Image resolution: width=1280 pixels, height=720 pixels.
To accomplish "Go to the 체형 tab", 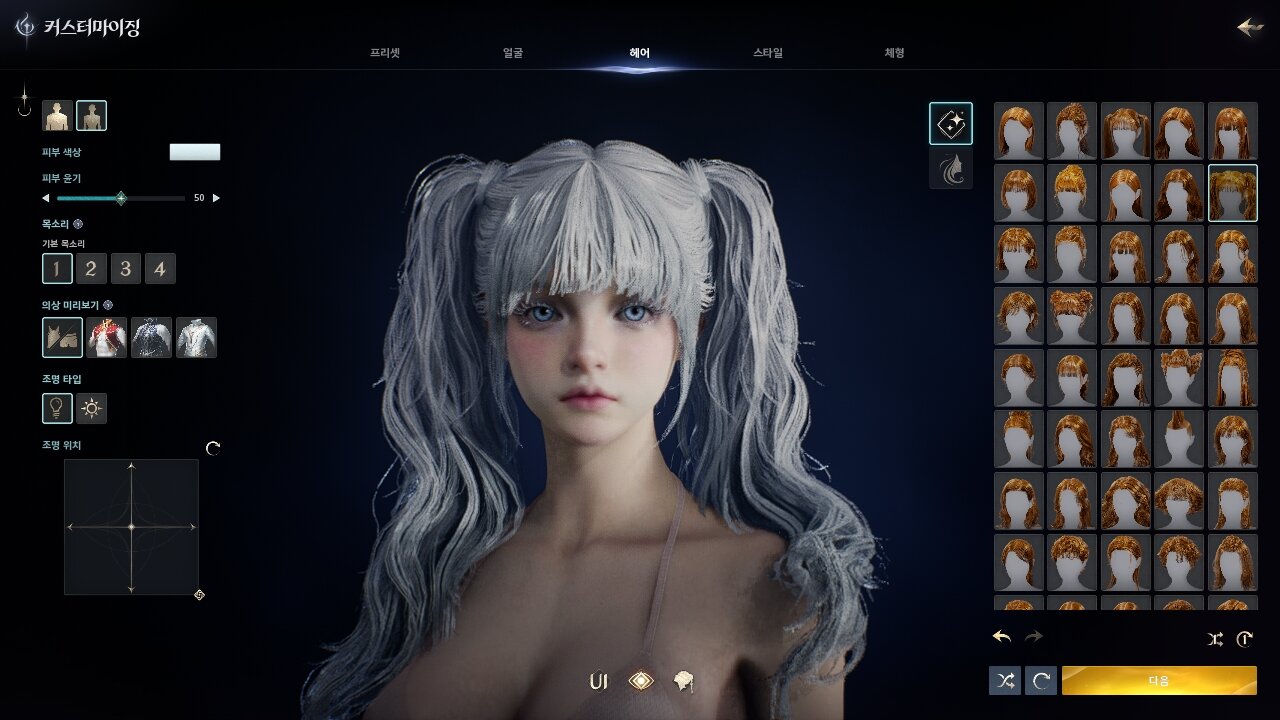I will pos(894,53).
